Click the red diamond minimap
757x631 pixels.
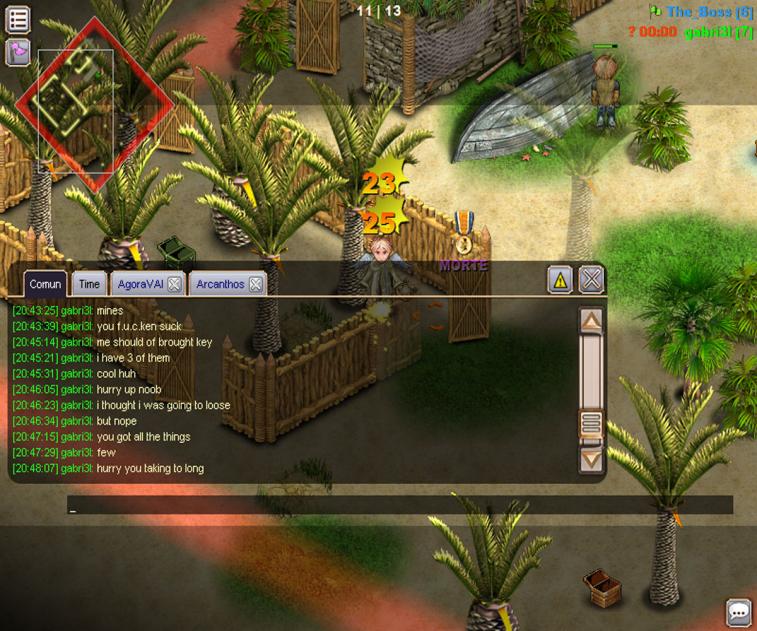[x=93, y=104]
